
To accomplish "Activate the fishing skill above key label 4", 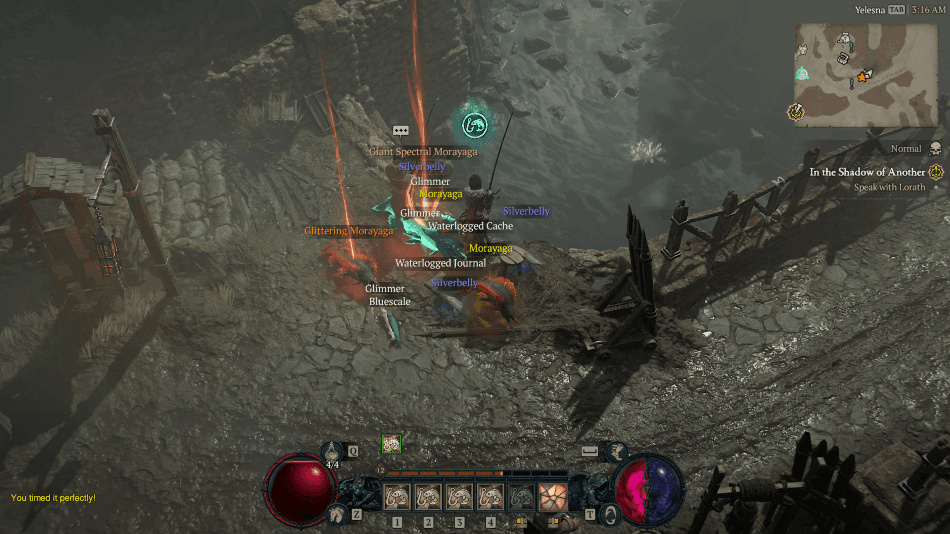I will point(490,497).
